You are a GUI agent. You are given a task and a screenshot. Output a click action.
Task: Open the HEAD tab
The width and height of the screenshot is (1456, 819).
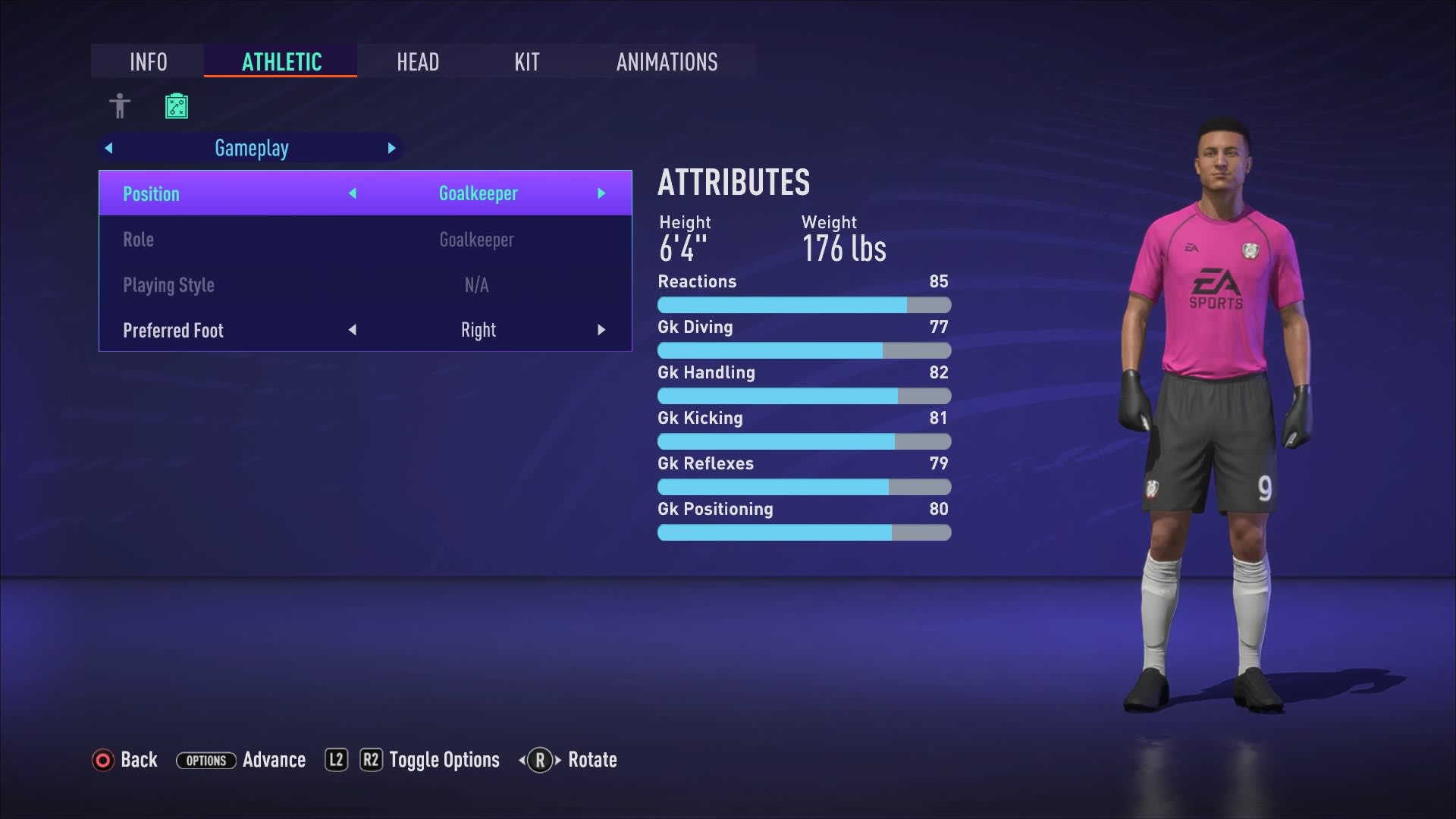[418, 61]
